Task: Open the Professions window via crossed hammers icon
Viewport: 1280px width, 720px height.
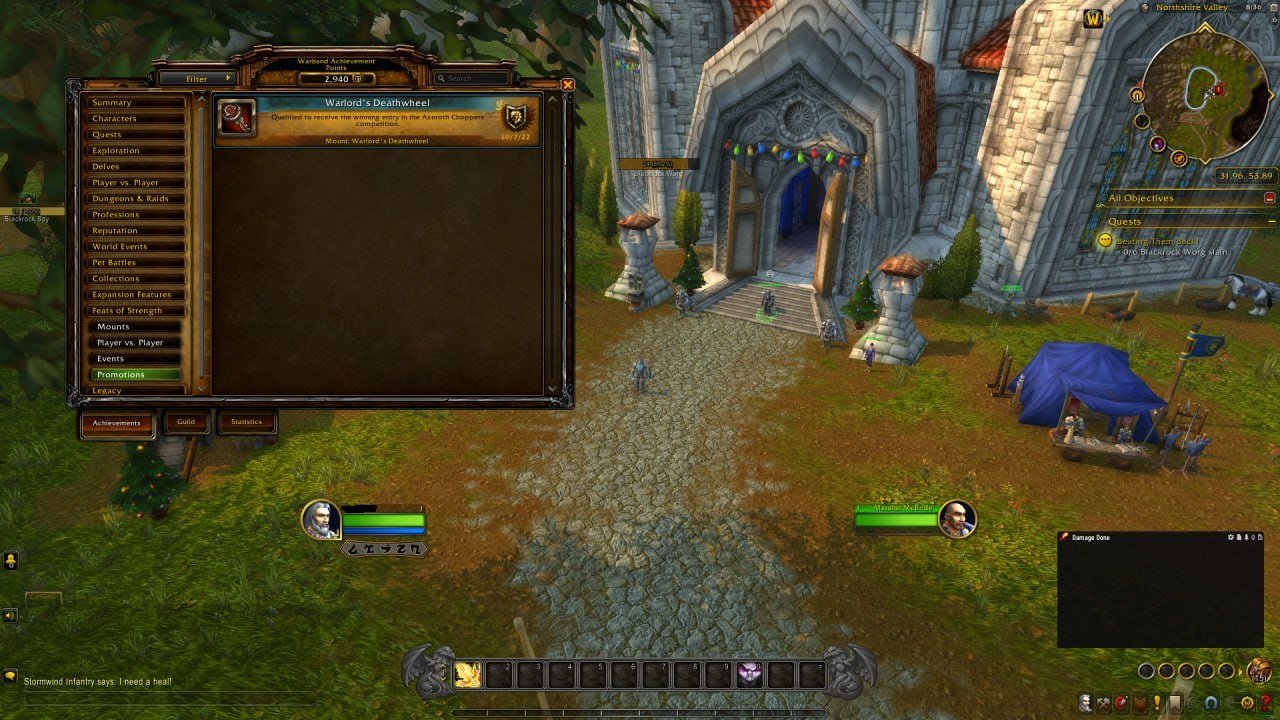Action: pos(1103,701)
